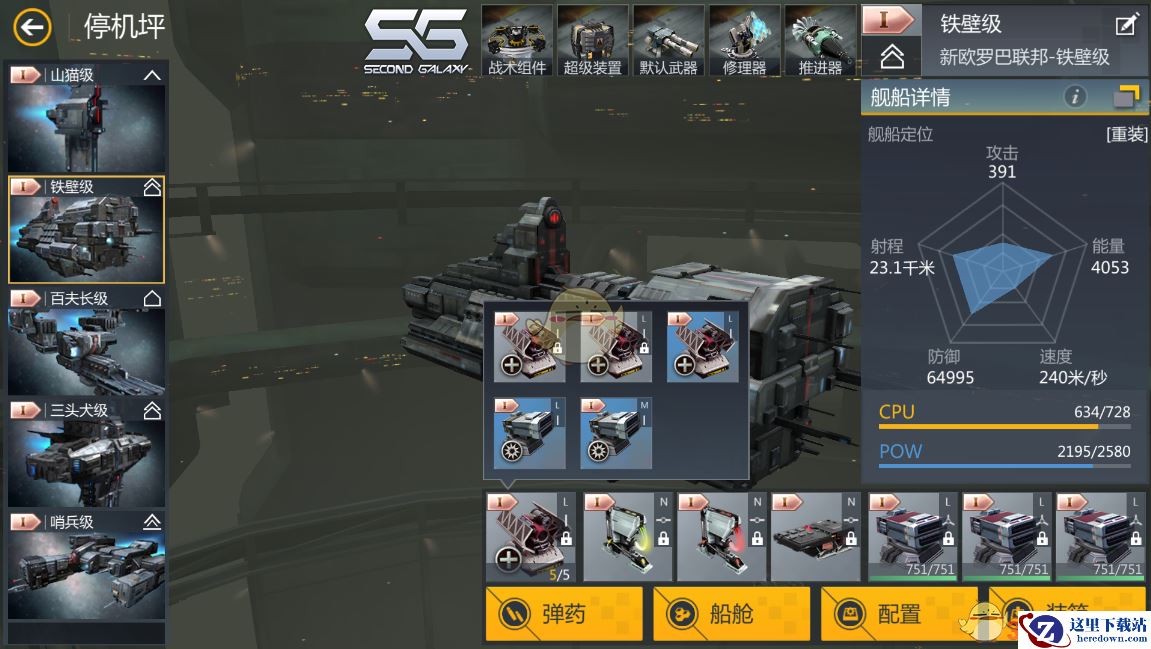Go back using the arrow button

point(32,27)
